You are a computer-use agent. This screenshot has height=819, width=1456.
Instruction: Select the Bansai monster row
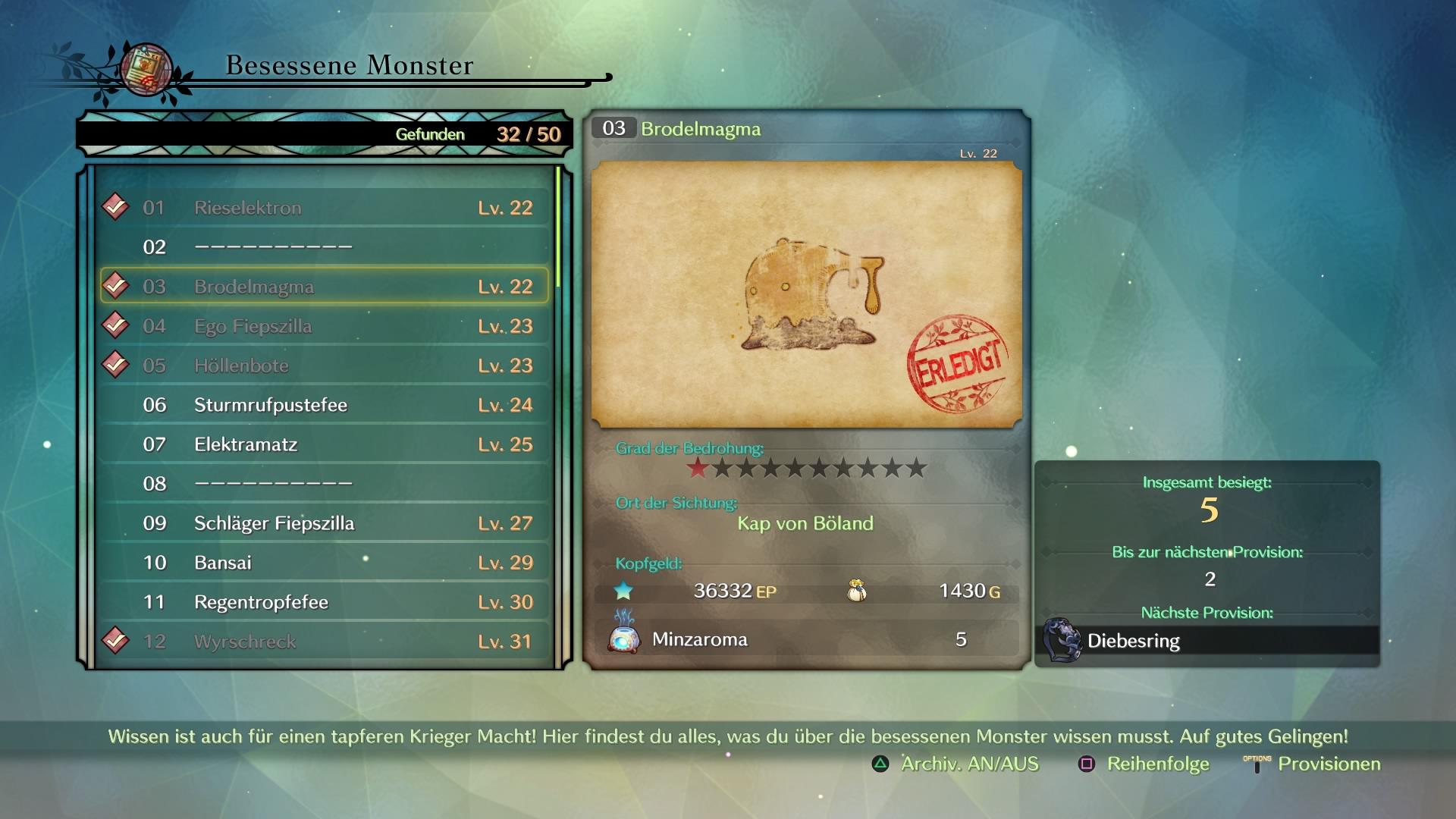coord(325,563)
